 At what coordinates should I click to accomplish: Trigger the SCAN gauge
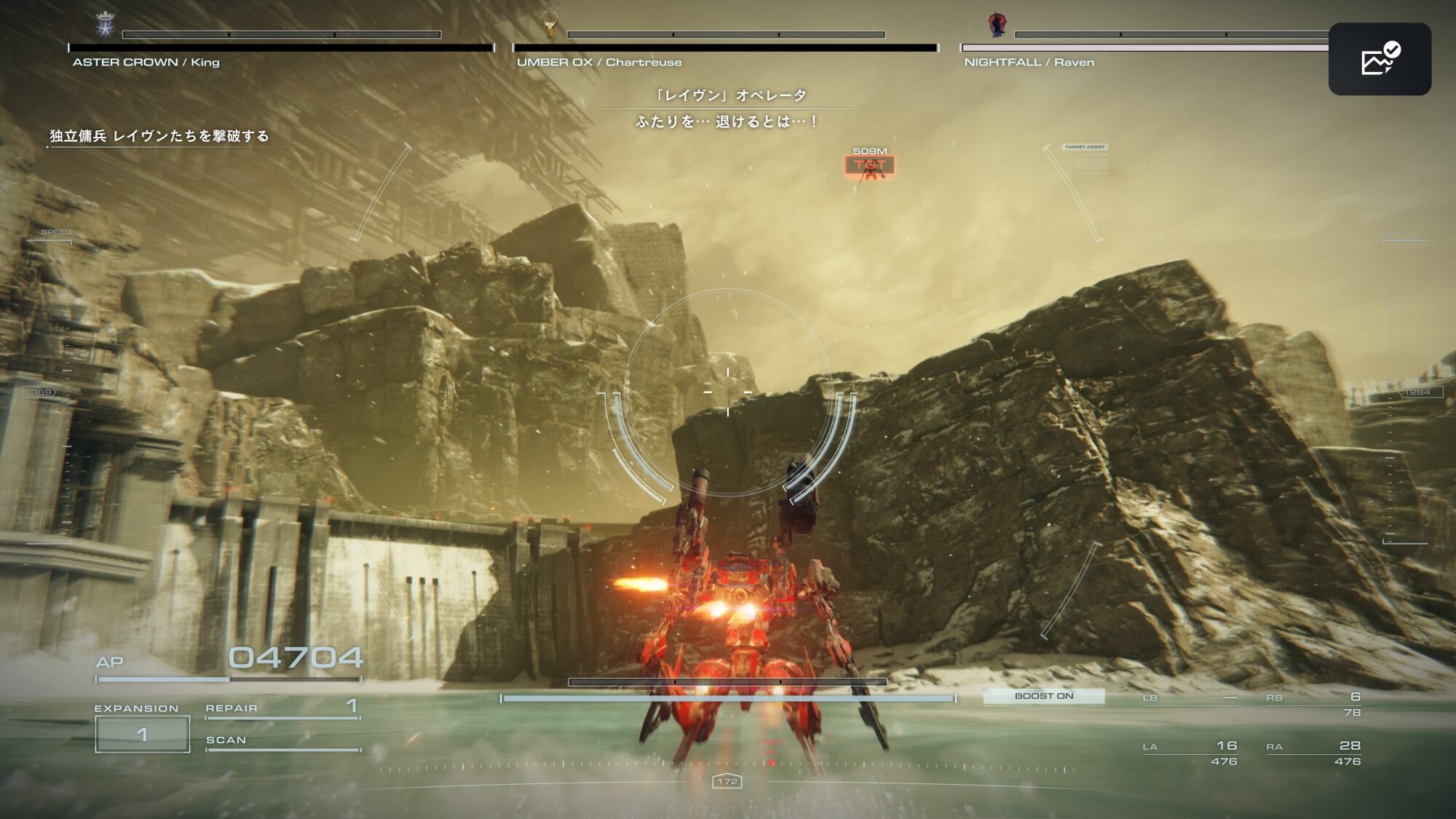(x=282, y=741)
